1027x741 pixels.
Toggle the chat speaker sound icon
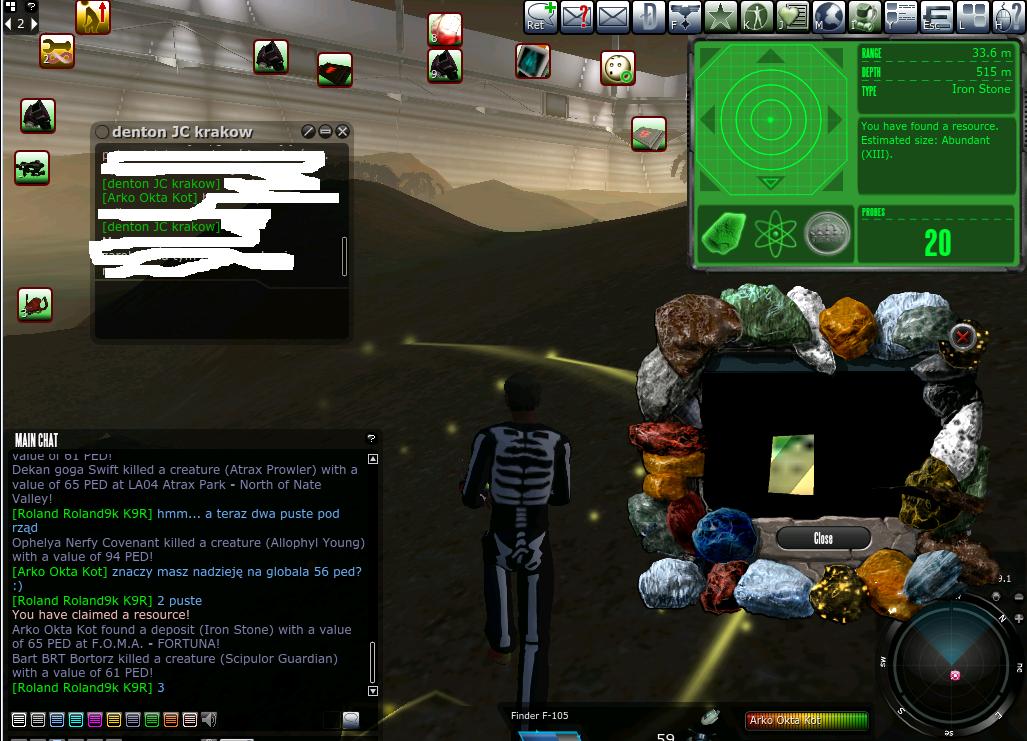pos(208,719)
